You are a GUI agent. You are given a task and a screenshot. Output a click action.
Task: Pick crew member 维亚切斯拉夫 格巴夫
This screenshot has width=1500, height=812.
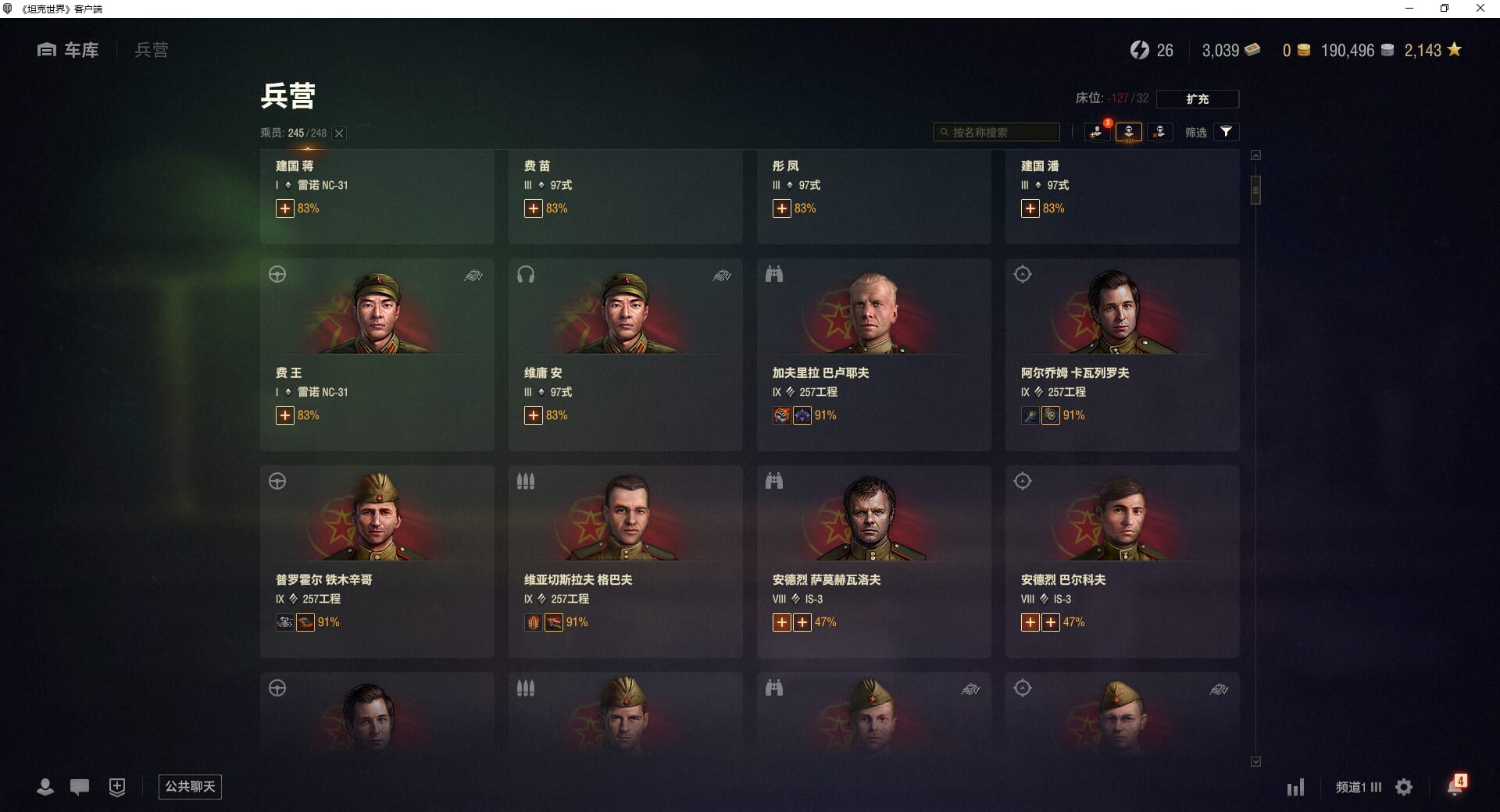(625, 562)
